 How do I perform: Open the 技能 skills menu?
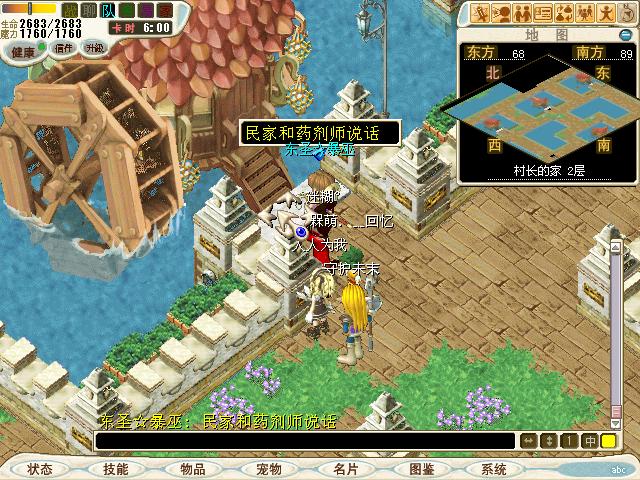click(x=116, y=469)
